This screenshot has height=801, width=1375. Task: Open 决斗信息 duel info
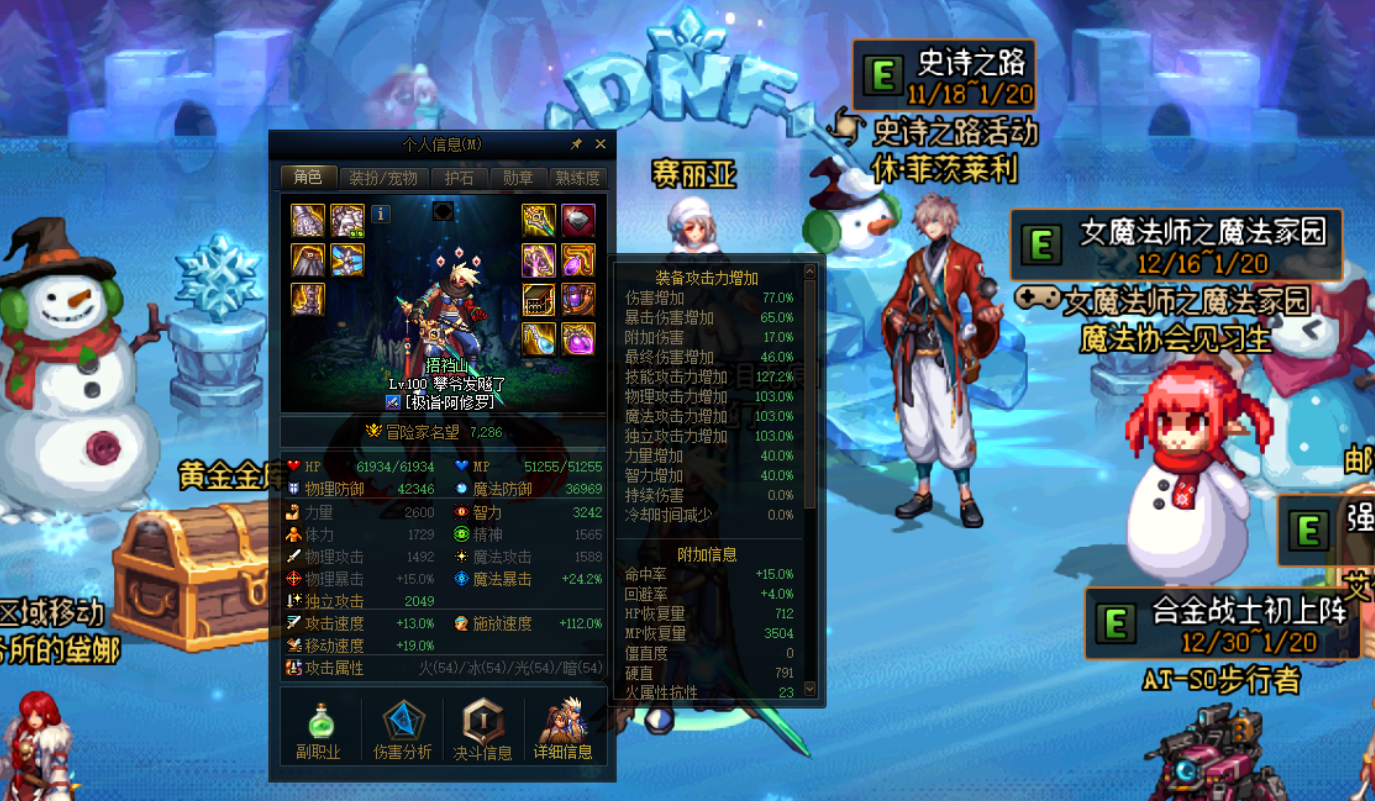point(482,730)
